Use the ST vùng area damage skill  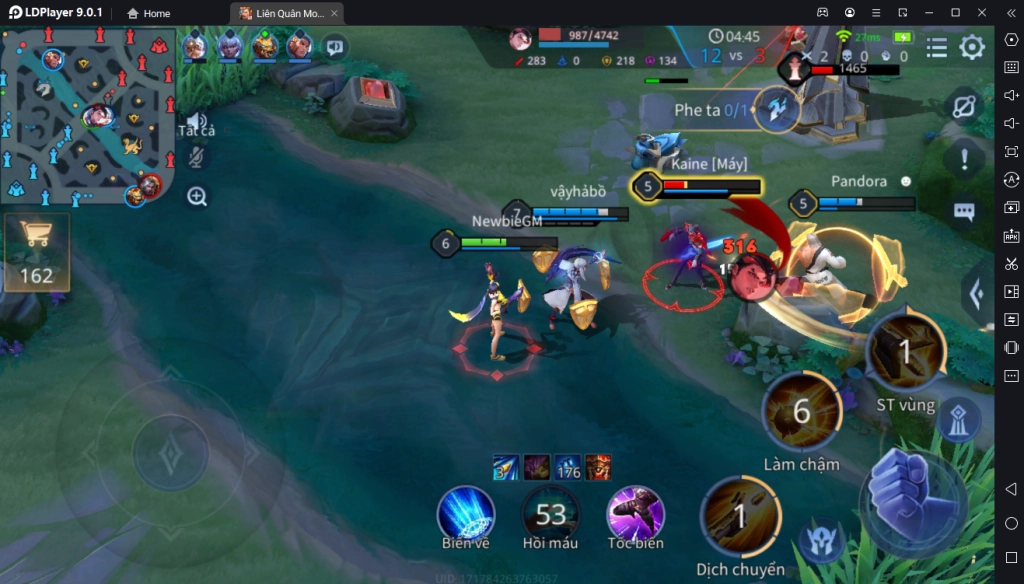905,351
